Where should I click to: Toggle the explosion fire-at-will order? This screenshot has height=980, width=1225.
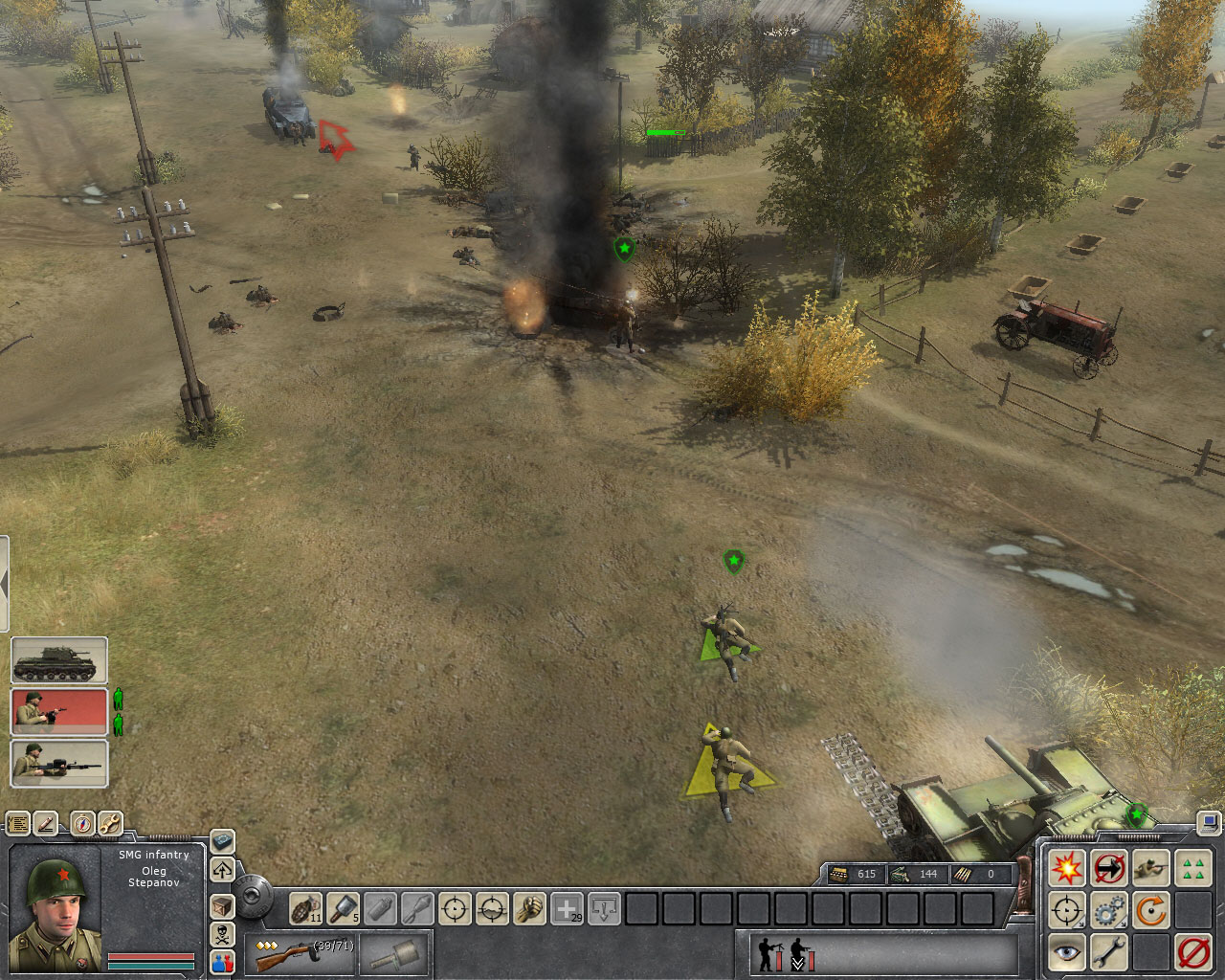click(1066, 867)
